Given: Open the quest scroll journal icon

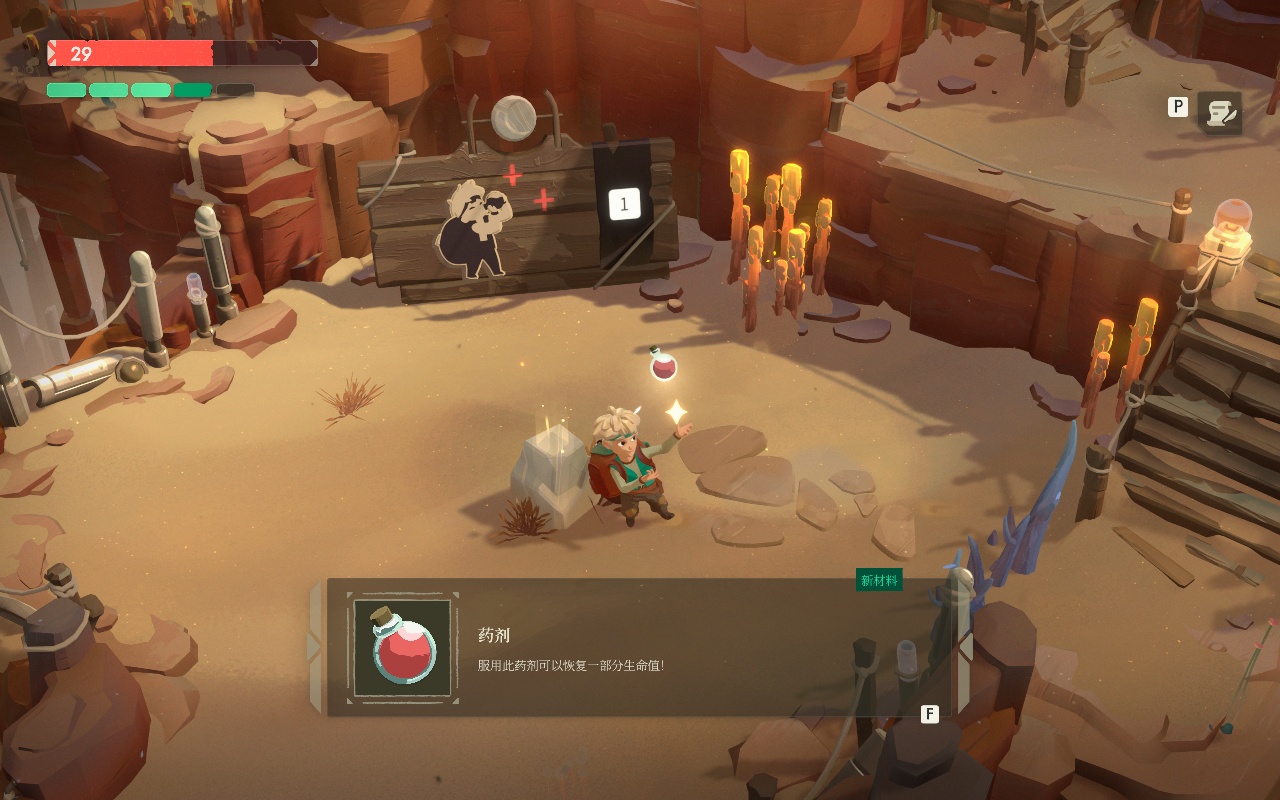Looking at the screenshot, I should click(x=1220, y=113).
